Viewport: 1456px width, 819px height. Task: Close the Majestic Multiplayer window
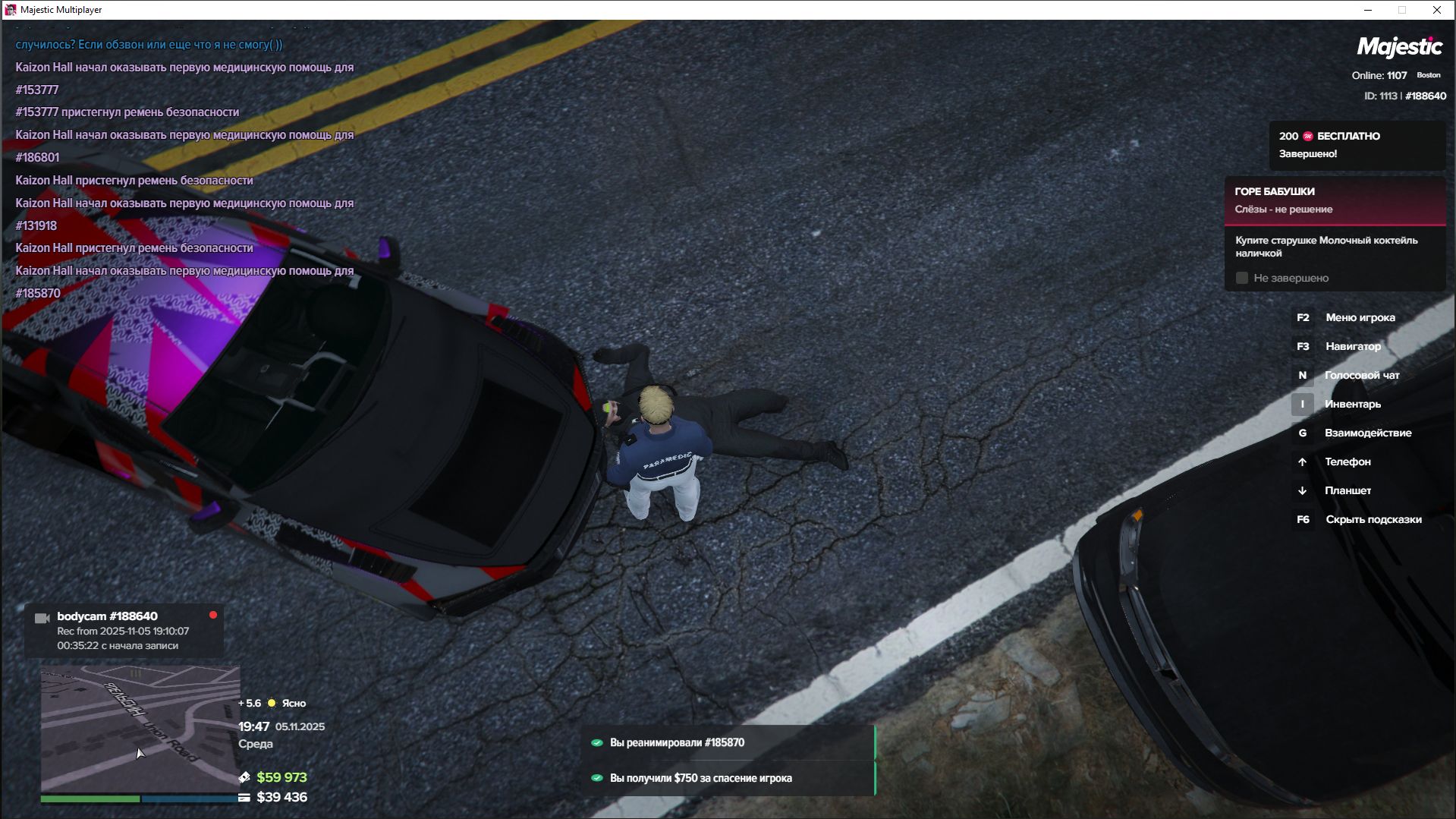(x=1436, y=10)
